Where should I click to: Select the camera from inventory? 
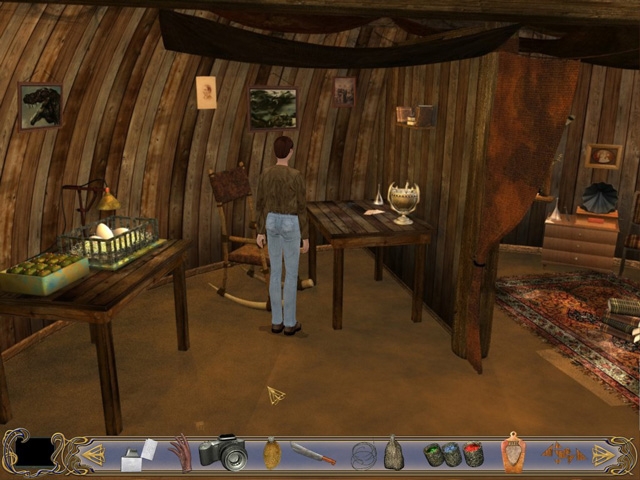[x=223, y=453]
